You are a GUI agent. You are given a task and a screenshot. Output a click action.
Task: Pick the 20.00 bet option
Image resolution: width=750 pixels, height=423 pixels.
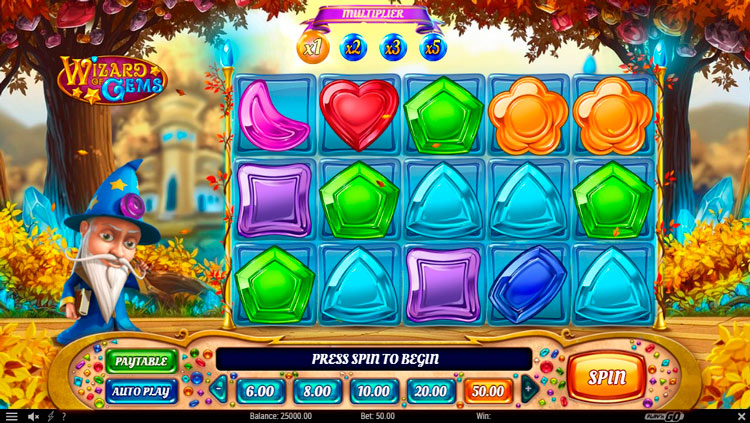[x=432, y=389]
